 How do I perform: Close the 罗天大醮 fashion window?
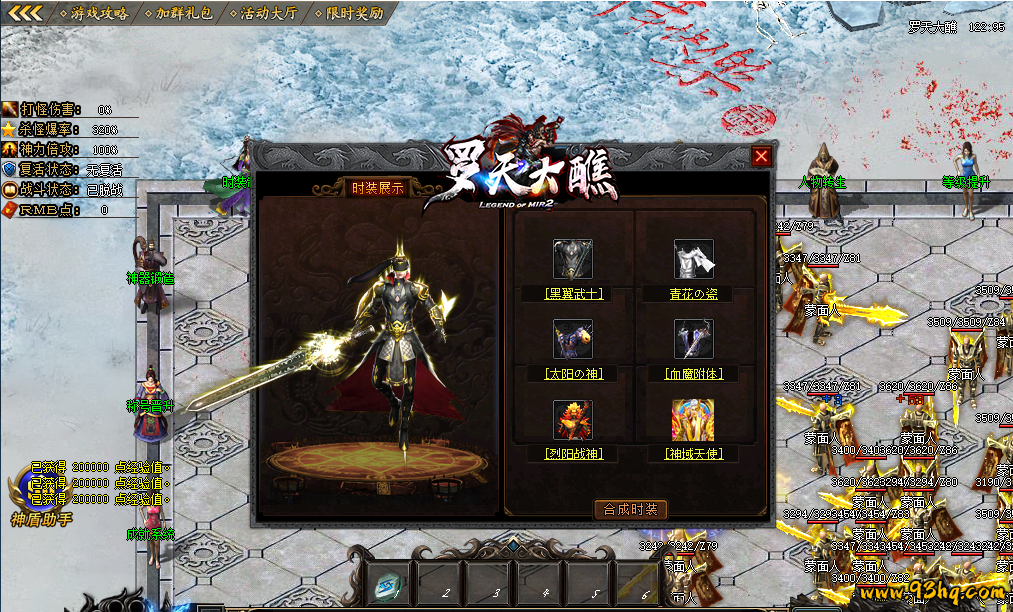tap(762, 156)
